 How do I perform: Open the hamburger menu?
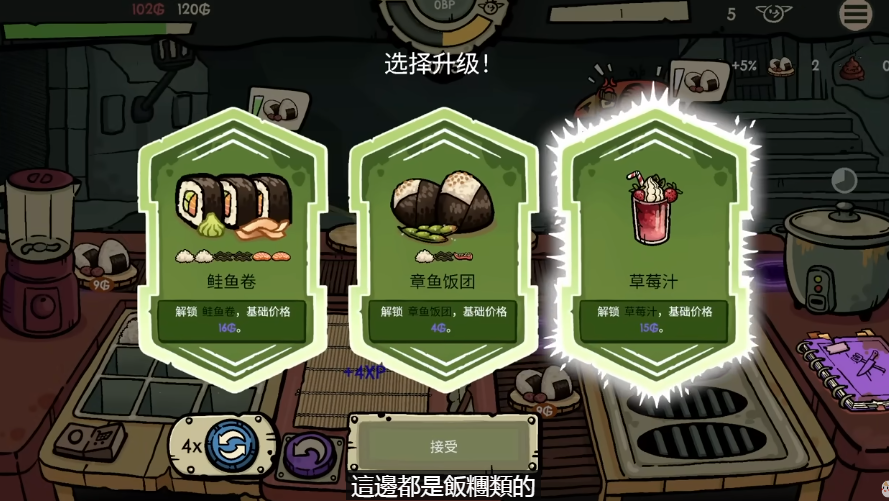click(x=856, y=13)
